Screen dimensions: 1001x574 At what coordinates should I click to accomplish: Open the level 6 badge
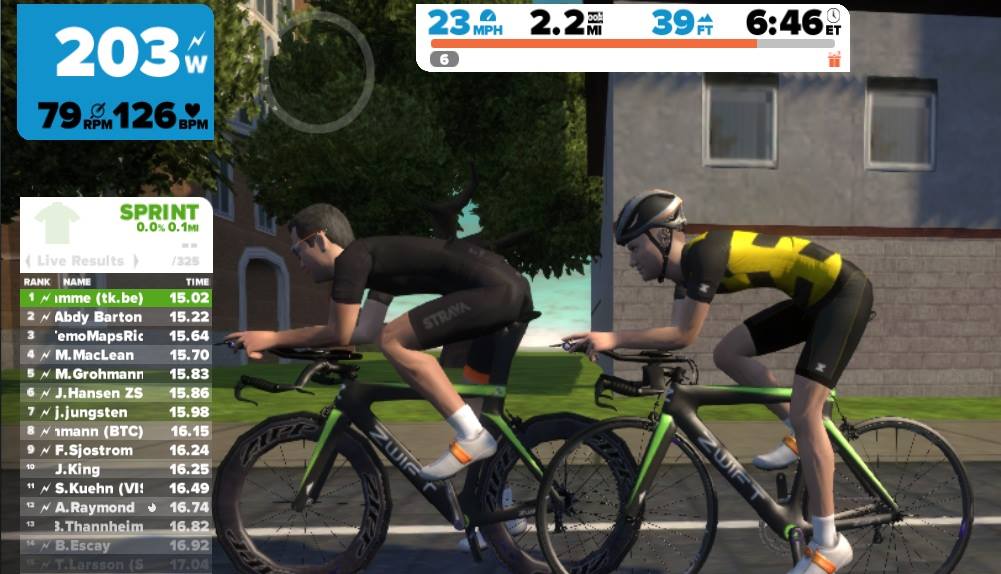pos(444,60)
